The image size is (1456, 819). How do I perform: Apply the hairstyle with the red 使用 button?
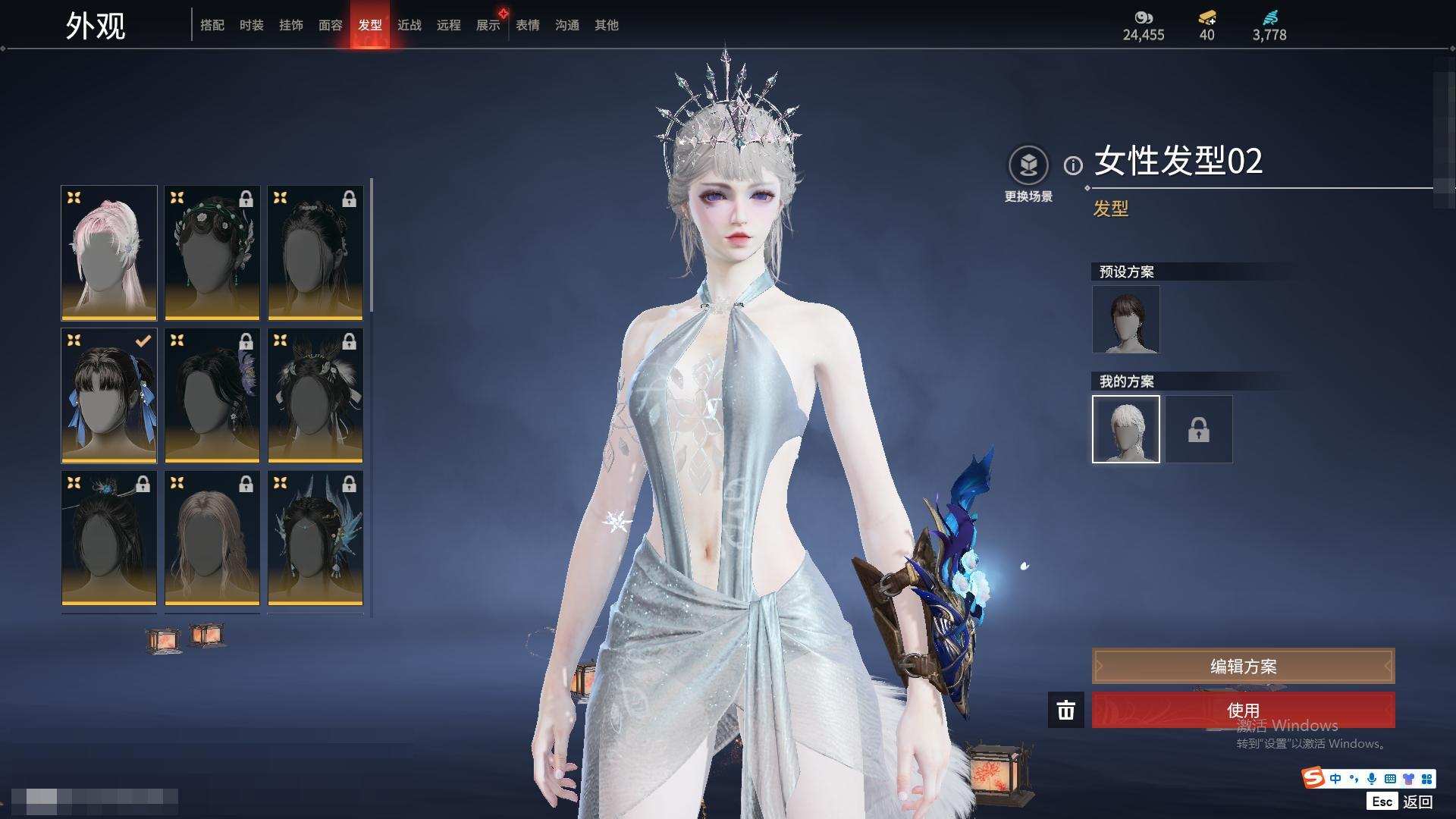[1243, 710]
